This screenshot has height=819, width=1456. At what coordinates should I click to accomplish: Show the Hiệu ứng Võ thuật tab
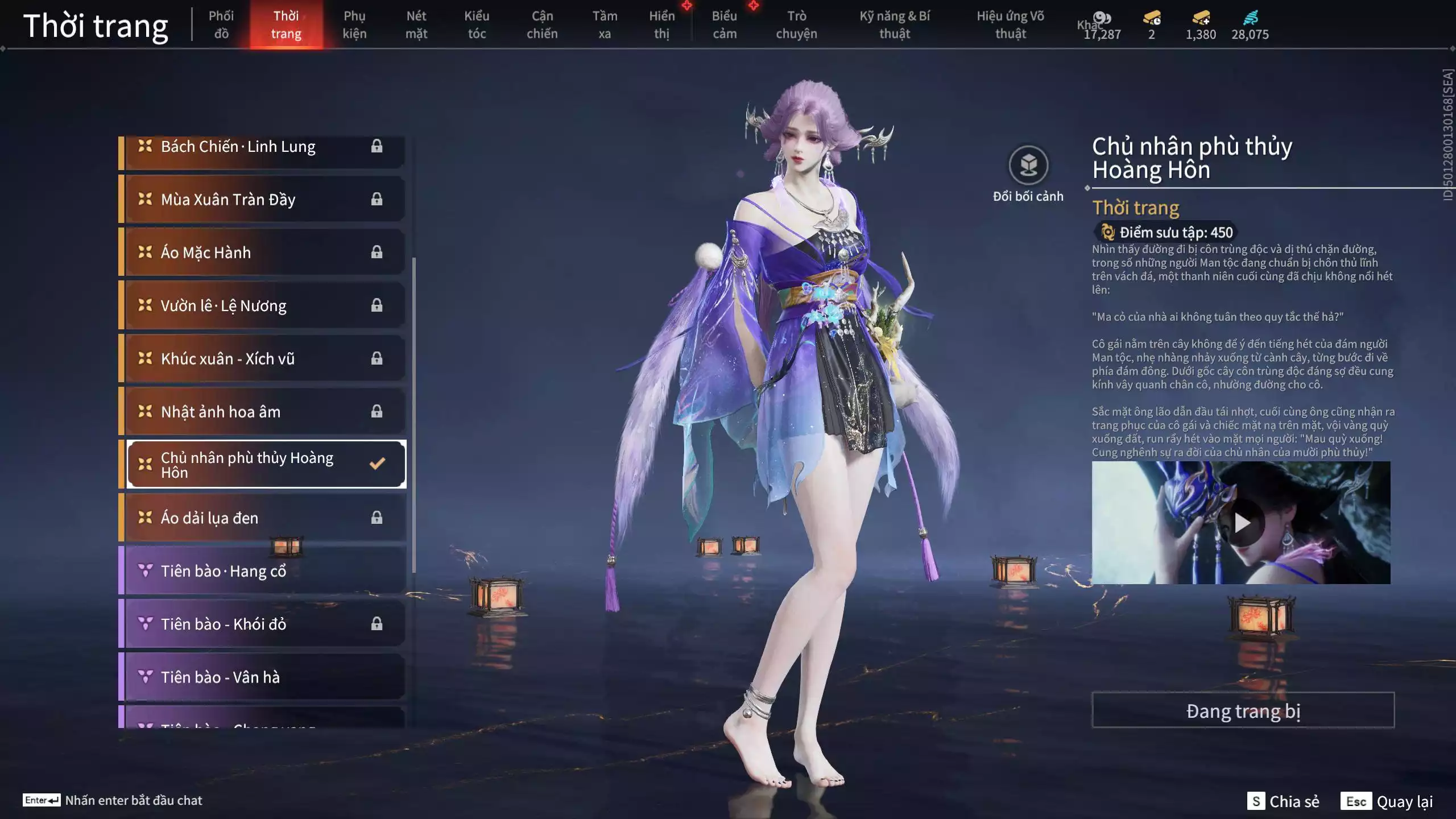coord(1010,24)
